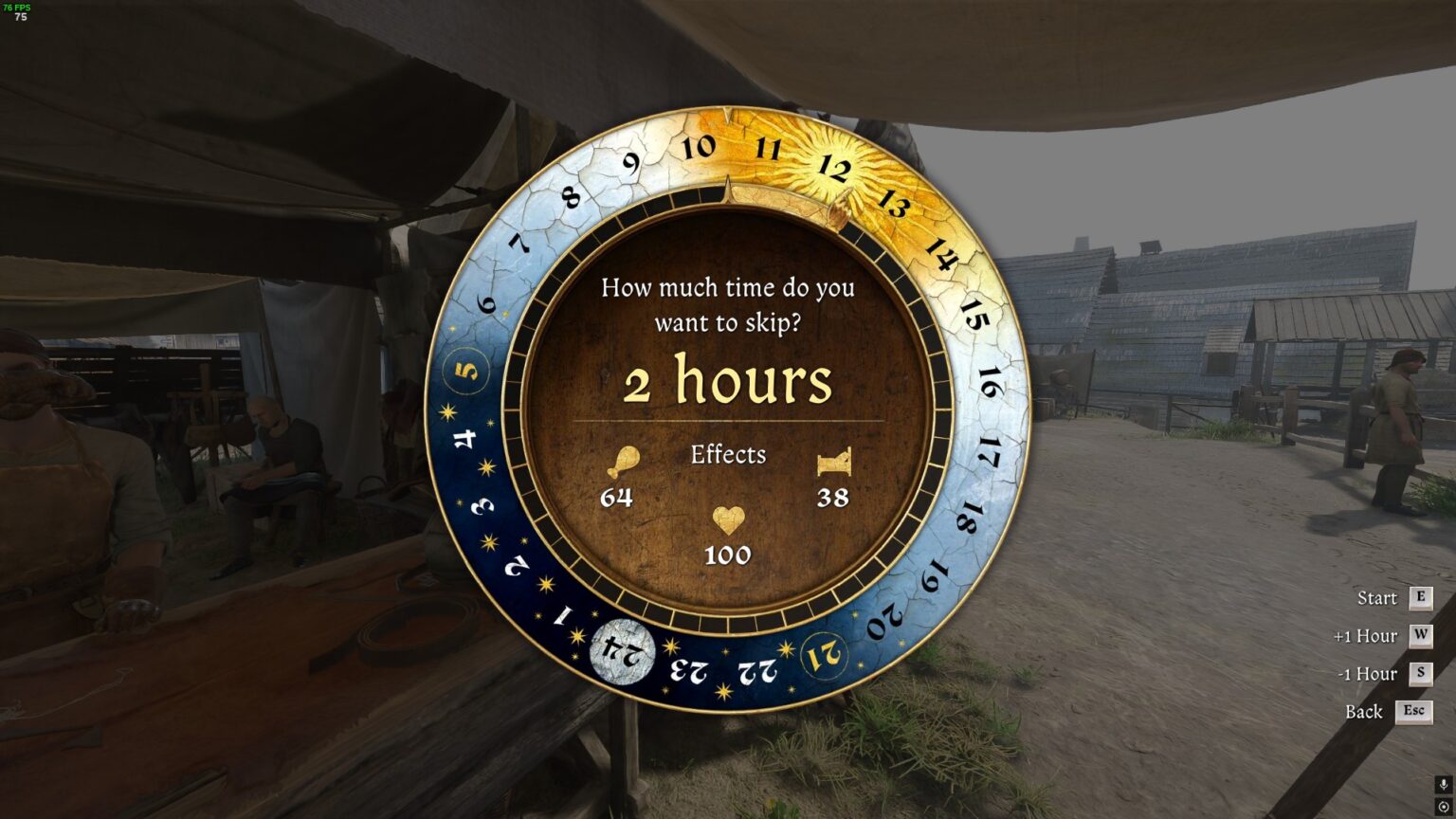Select hour 18 on the time dial

966,517
